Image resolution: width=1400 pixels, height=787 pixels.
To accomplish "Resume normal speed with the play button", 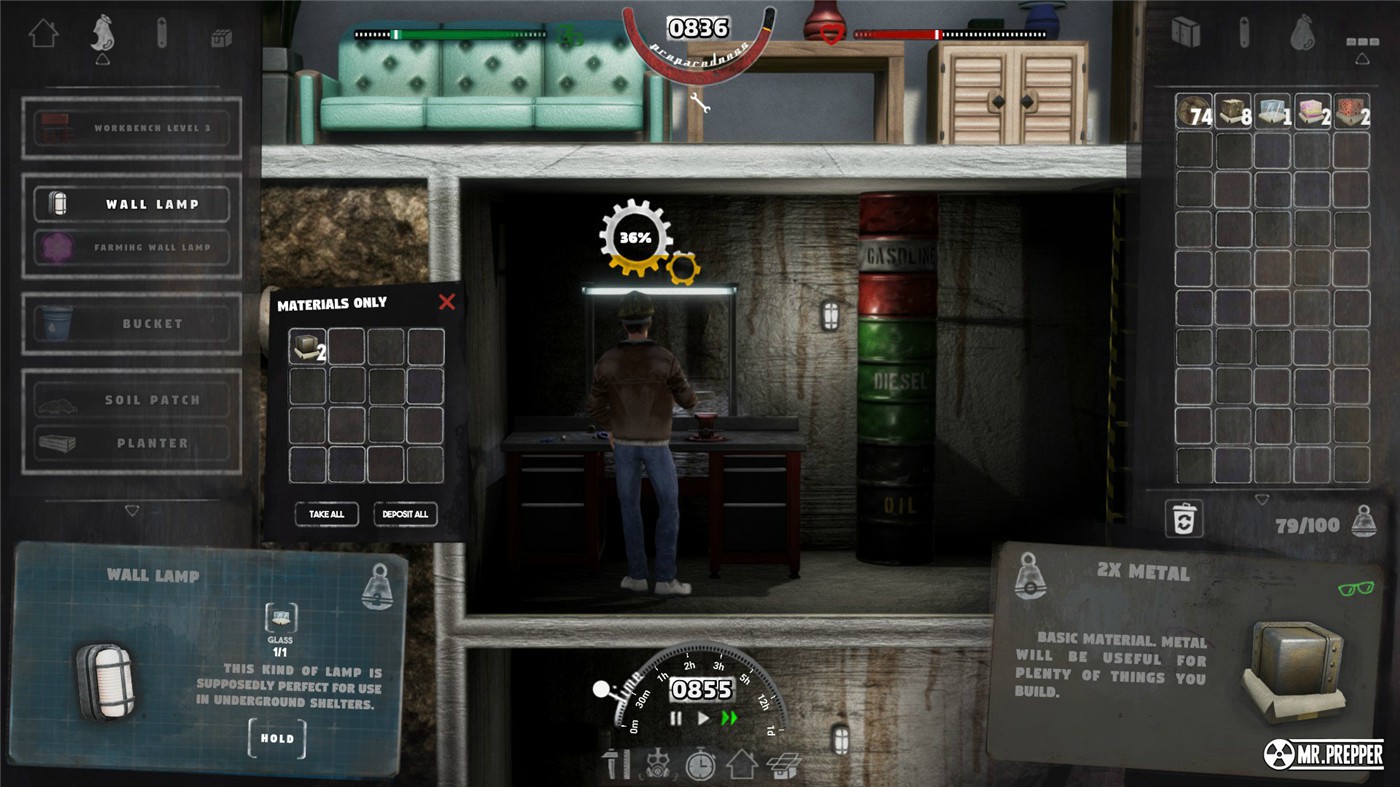I will [x=704, y=718].
